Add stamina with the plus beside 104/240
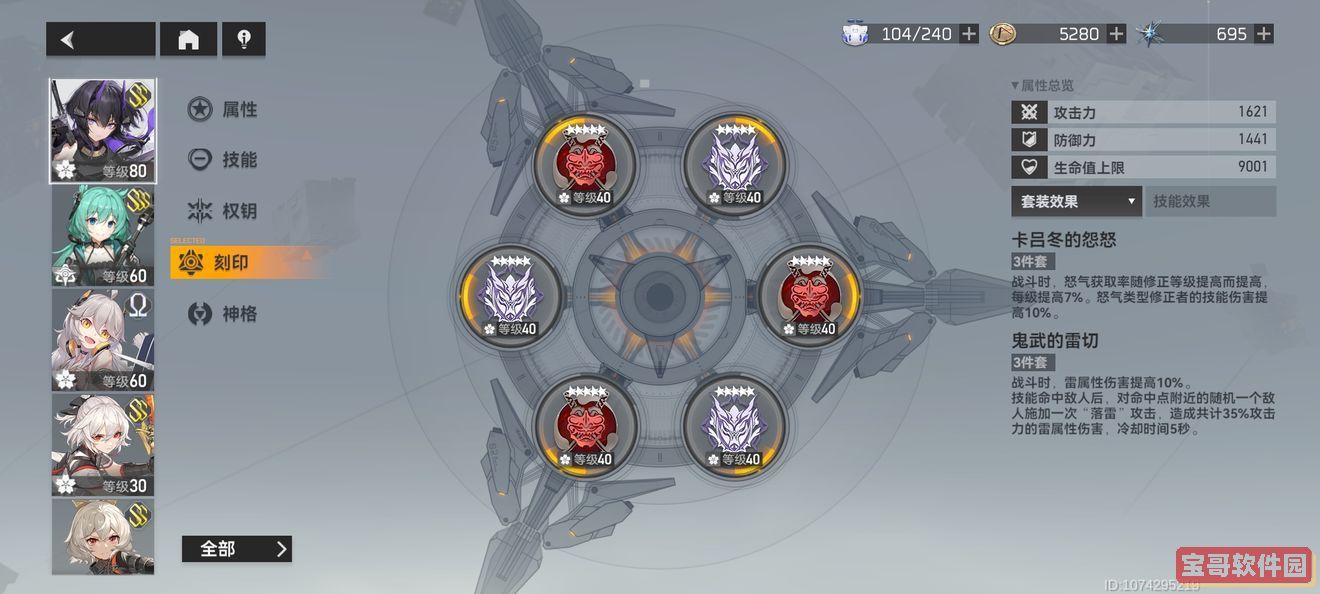1320x594 pixels. point(969,34)
